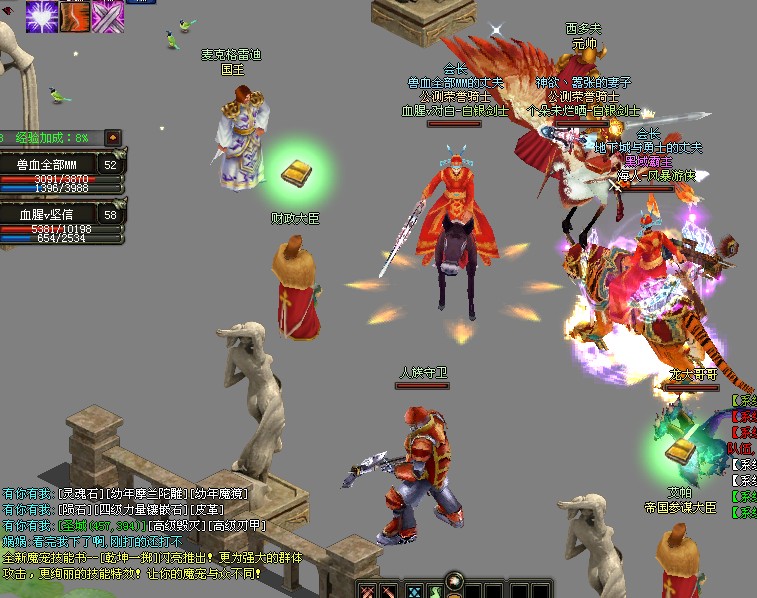This screenshot has height=598, width=757.
Task: Activate the blue arrows hotbar skill
Action: coord(413,591)
